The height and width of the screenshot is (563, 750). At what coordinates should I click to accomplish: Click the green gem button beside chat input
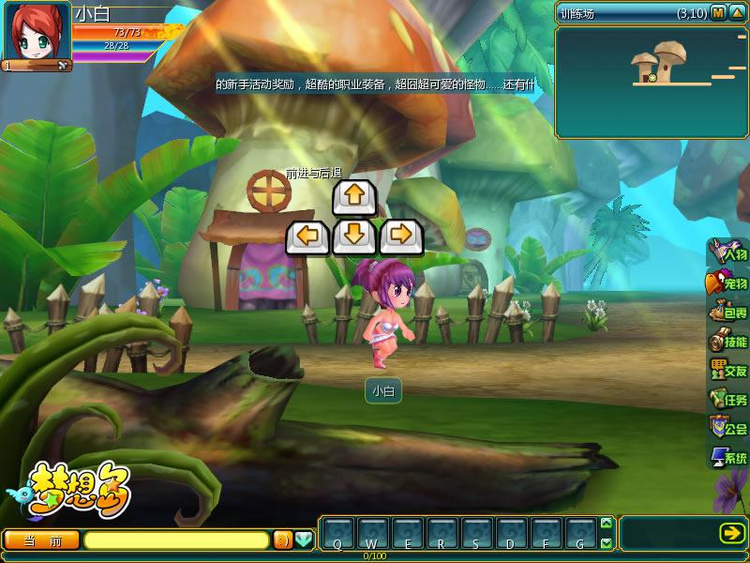pyautogui.click(x=304, y=540)
